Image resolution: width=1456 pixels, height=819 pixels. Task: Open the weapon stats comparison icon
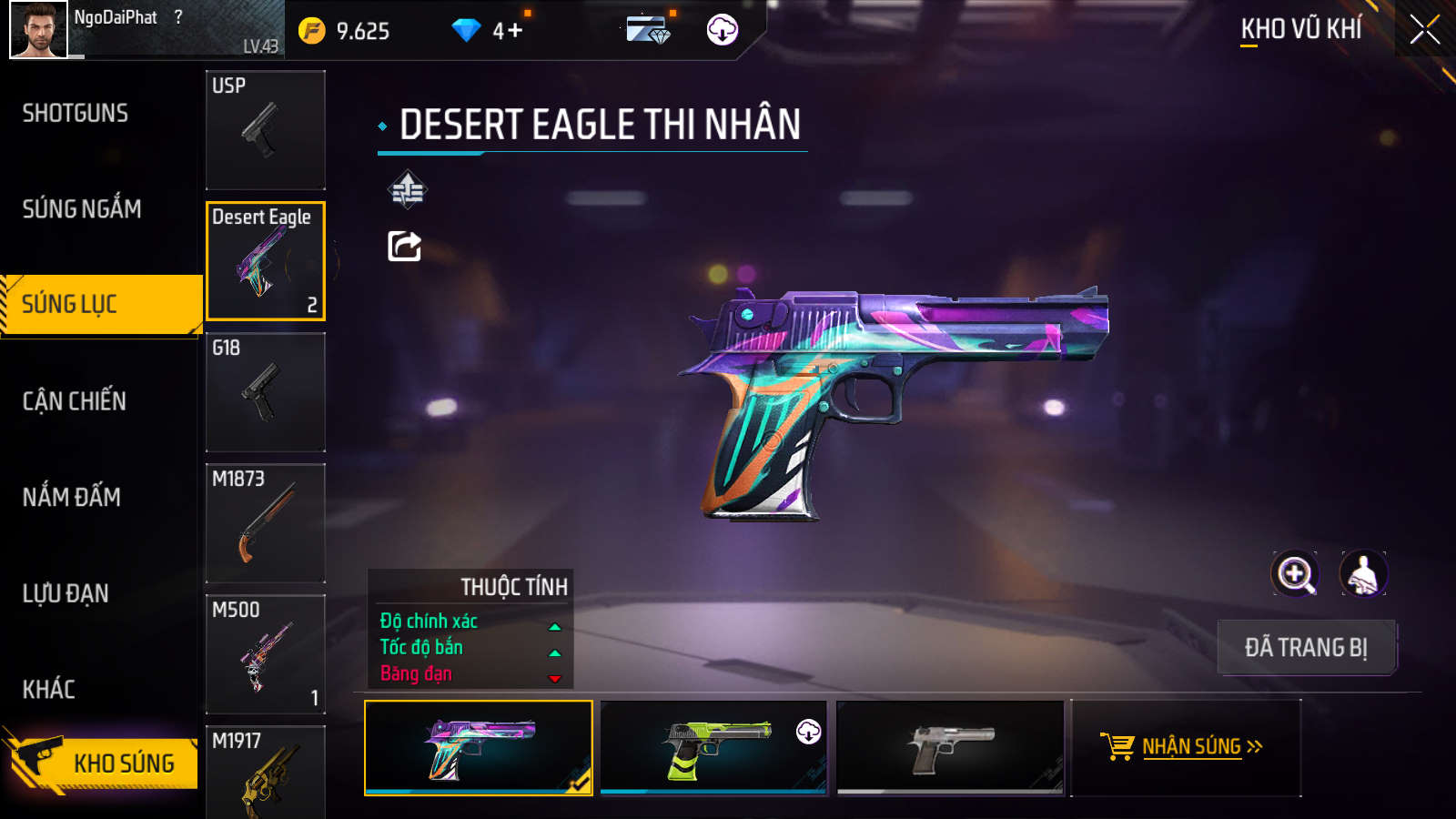407,190
